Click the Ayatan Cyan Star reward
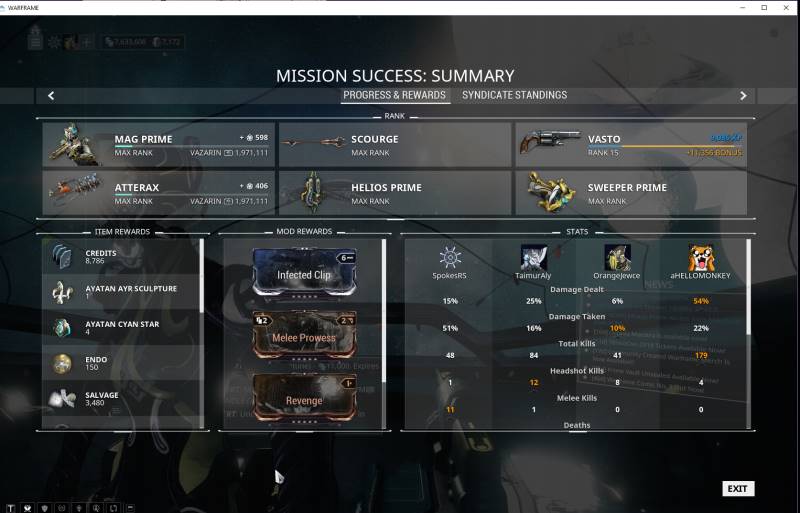This screenshot has width=800, height=513. pyautogui.click(x=120, y=329)
